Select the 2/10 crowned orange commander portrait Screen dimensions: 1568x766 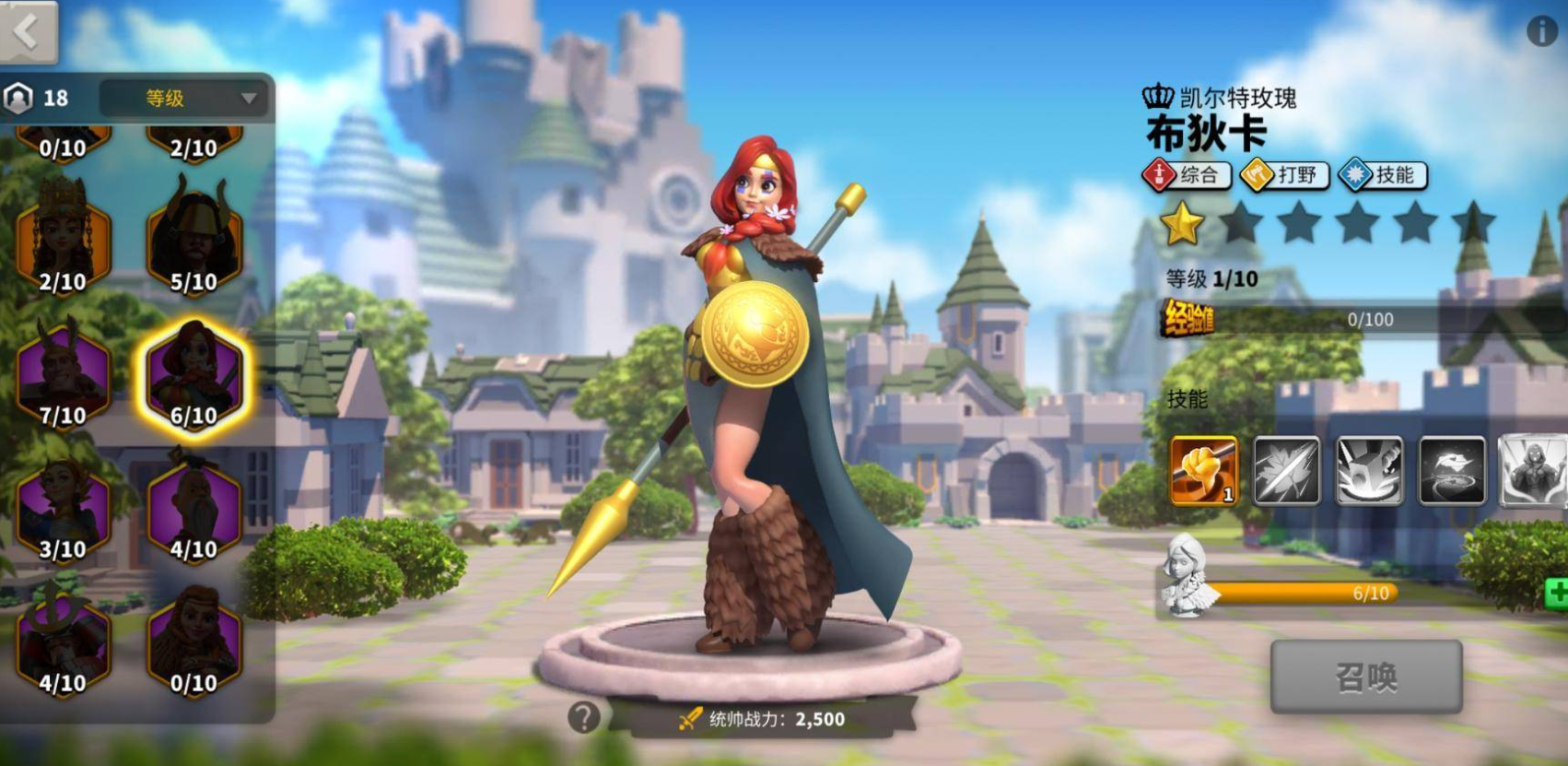[63, 238]
